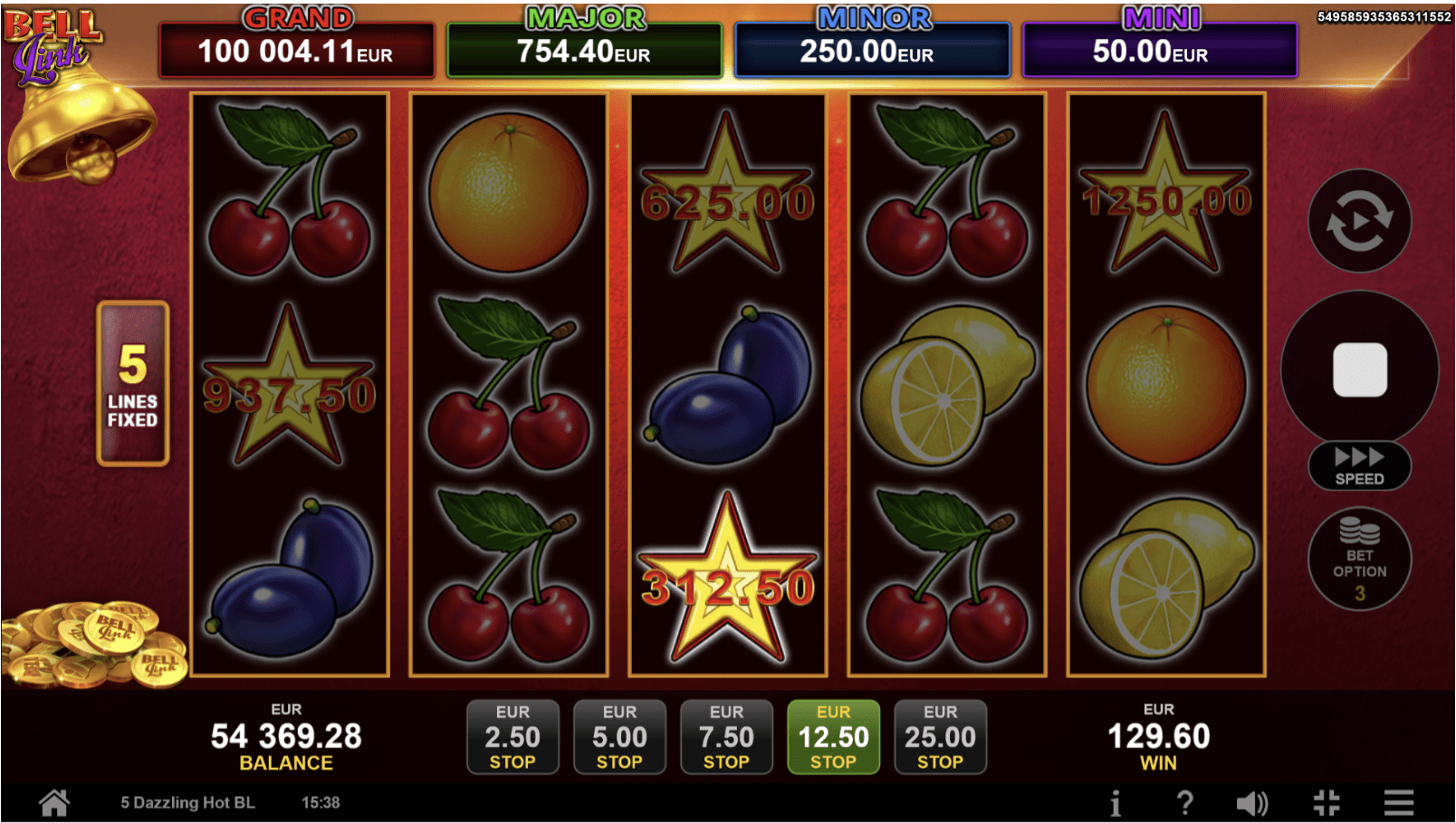The width and height of the screenshot is (1456, 823).
Task: Choose the EUR 5.00 bet button
Action: click(x=619, y=736)
